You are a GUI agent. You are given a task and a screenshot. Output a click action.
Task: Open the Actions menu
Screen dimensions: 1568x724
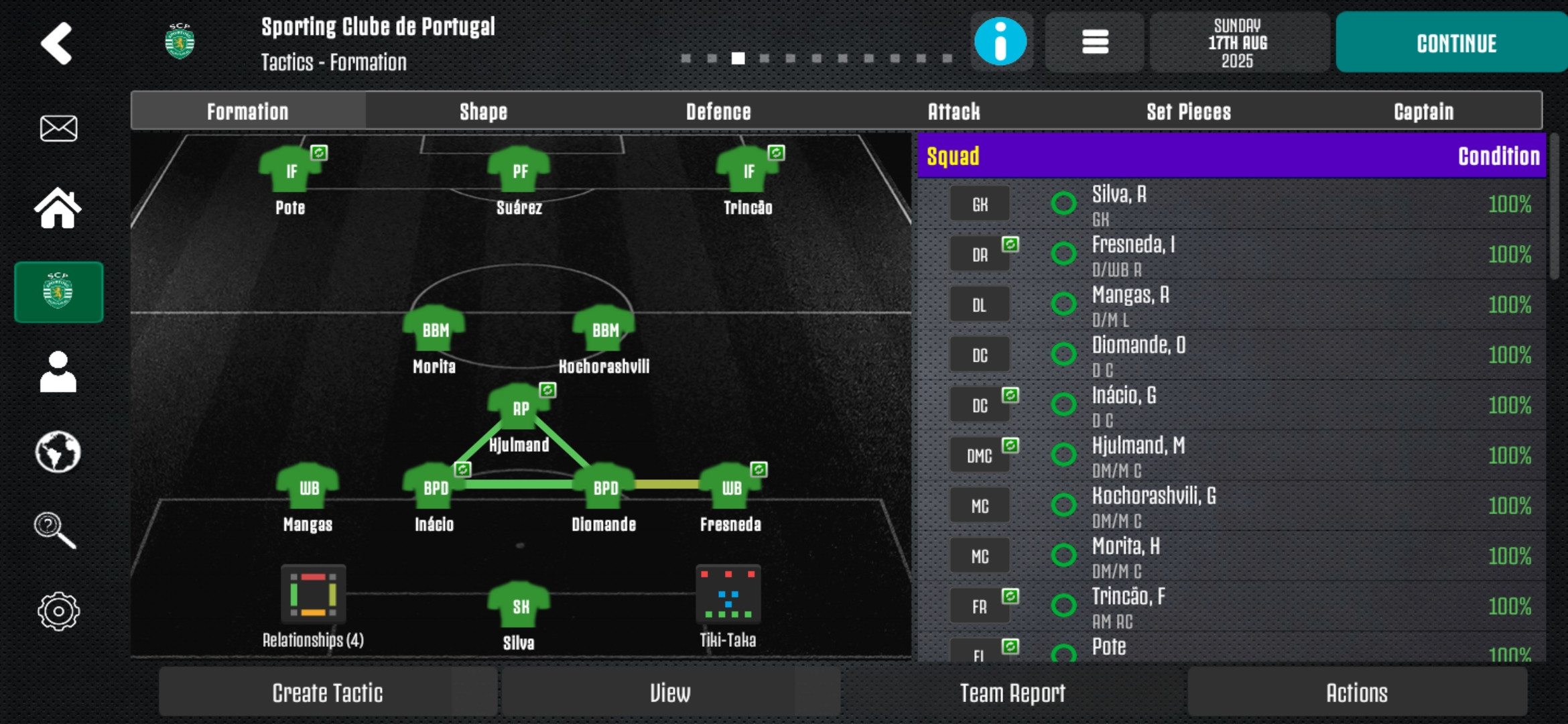(1357, 692)
